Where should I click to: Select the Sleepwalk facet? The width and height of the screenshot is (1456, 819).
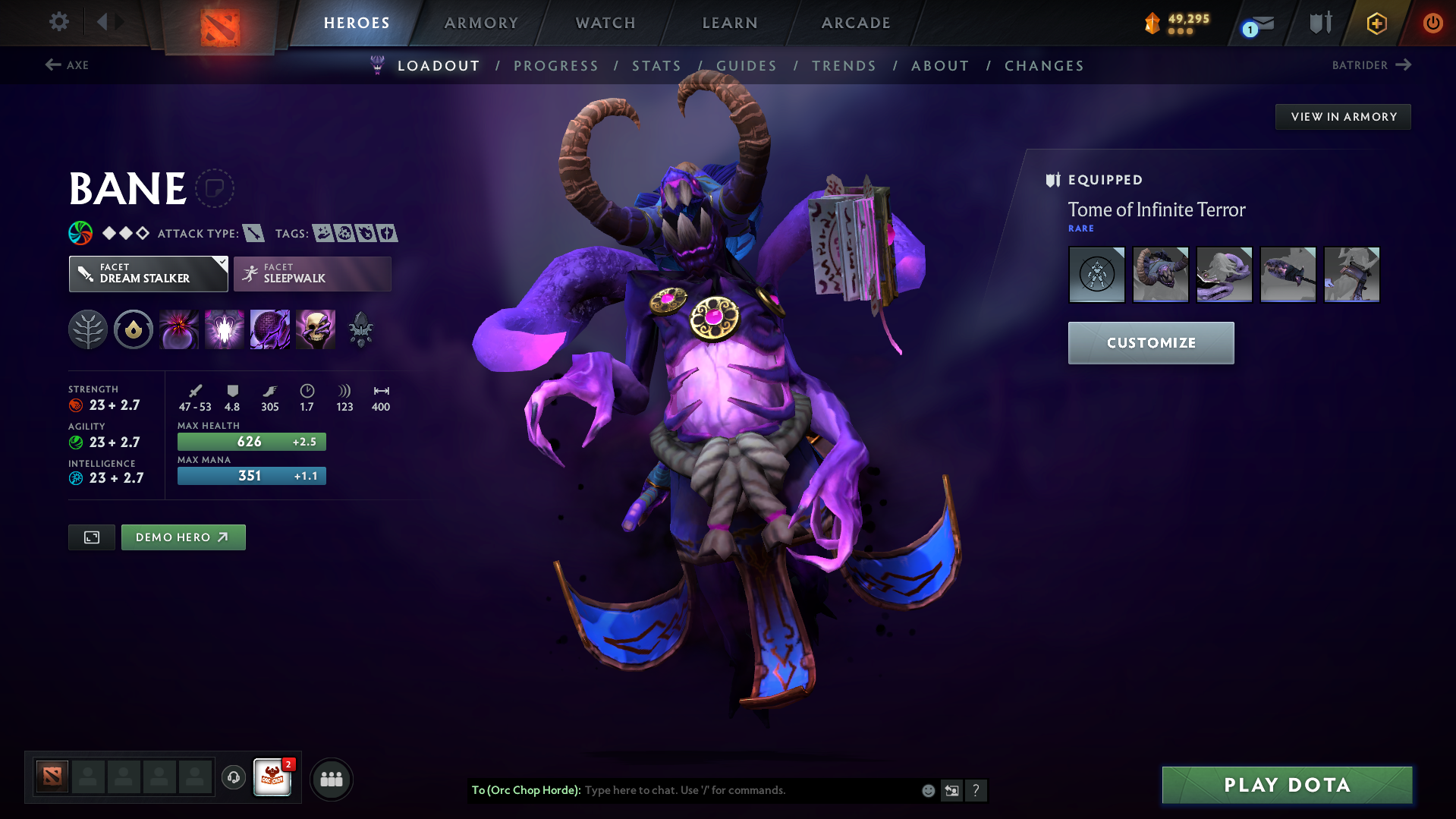[x=311, y=273]
